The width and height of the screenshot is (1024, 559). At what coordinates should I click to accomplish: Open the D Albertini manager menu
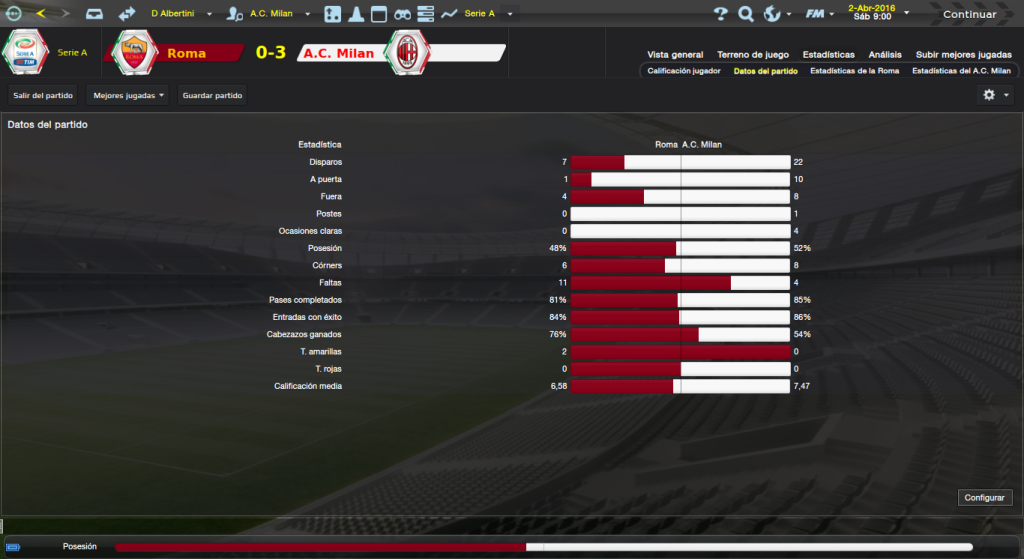click(x=182, y=14)
